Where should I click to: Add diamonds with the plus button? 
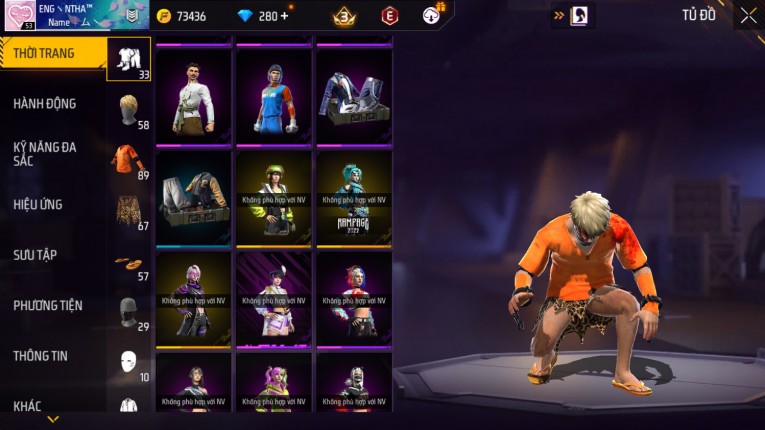[x=284, y=16]
